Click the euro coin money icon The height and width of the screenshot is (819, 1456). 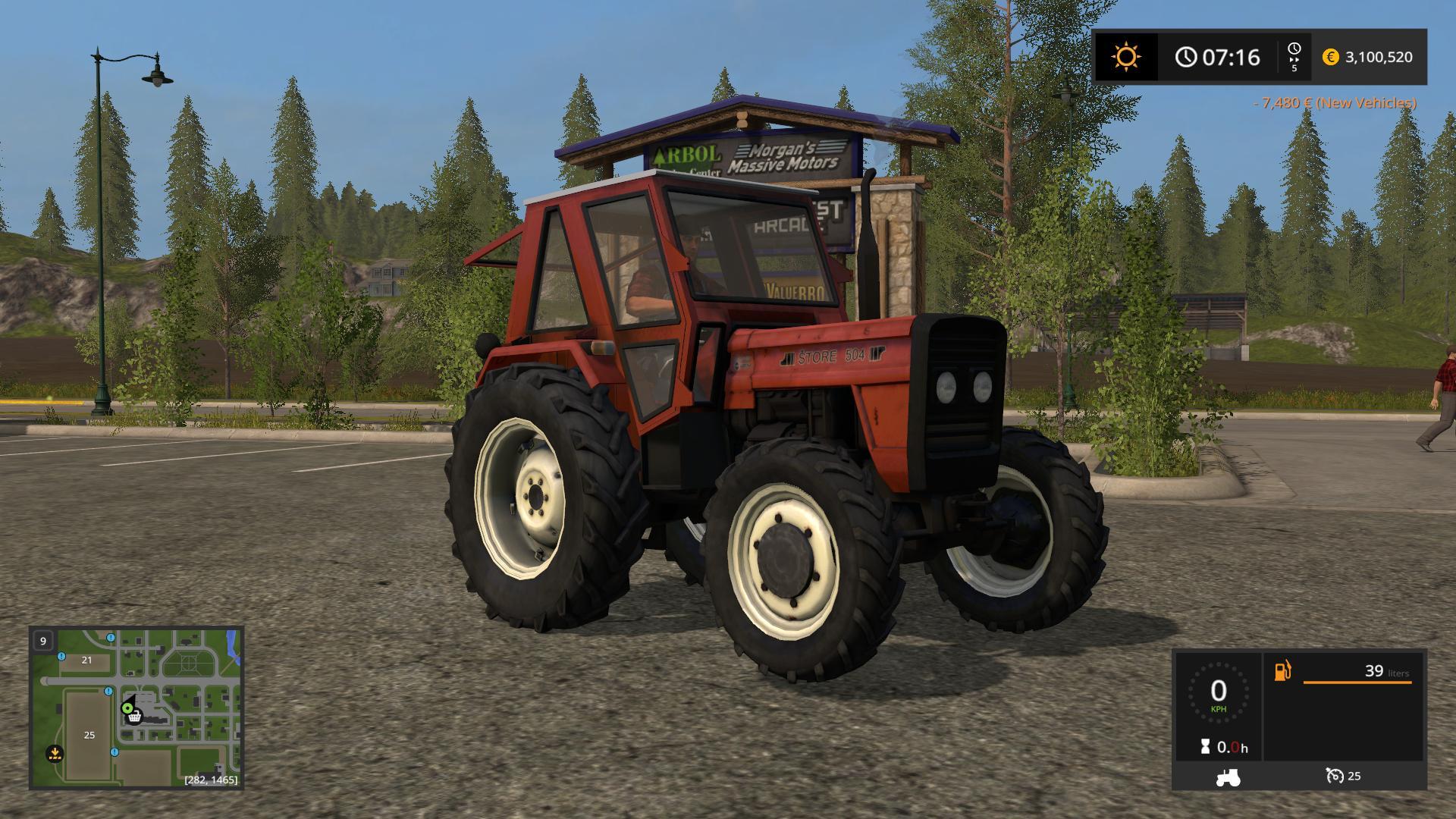click(x=1330, y=57)
